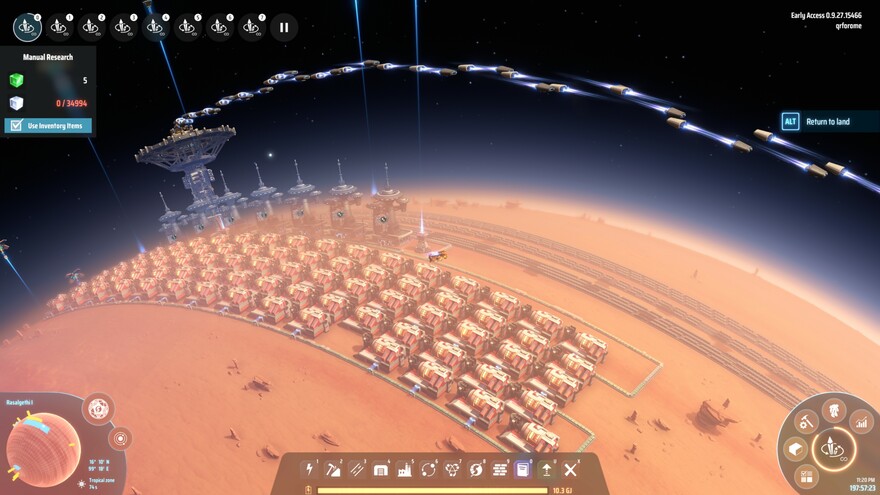Viewport: 880px width, 495px height.
Task: Open the blueprint book in the toolbar
Action: (522, 469)
